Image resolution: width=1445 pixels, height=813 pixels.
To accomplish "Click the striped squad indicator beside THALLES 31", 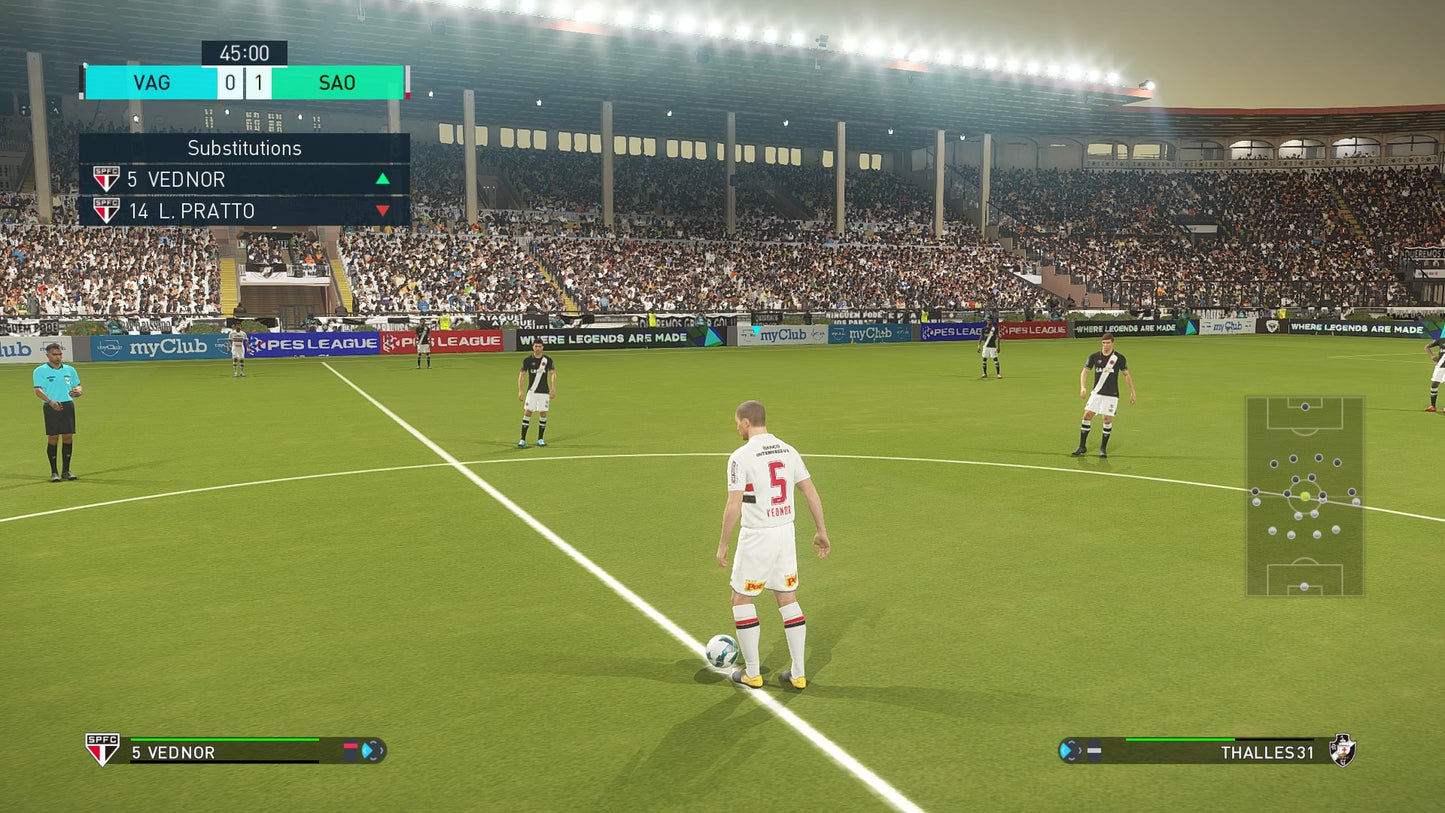I will tap(1093, 748).
